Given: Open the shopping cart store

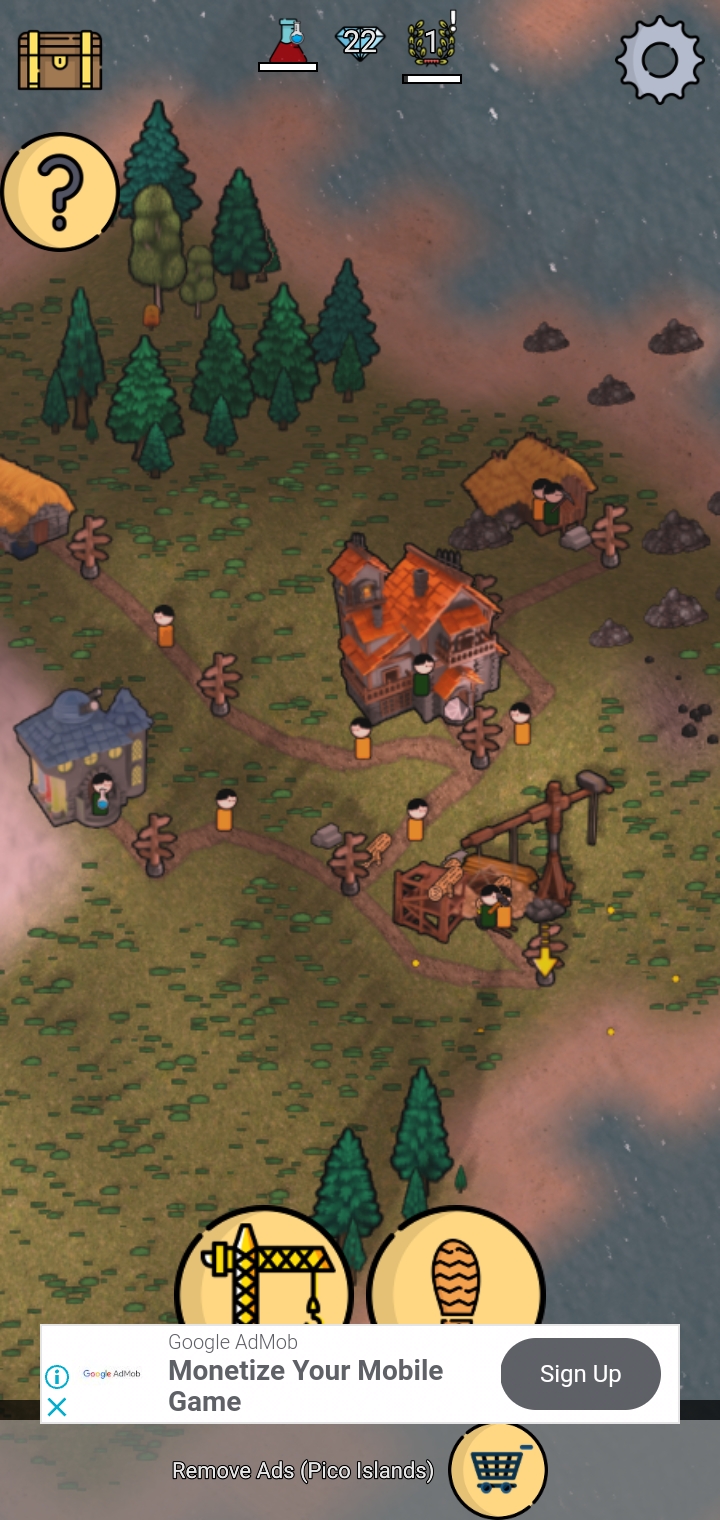Looking at the screenshot, I should pyautogui.click(x=498, y=1470).
